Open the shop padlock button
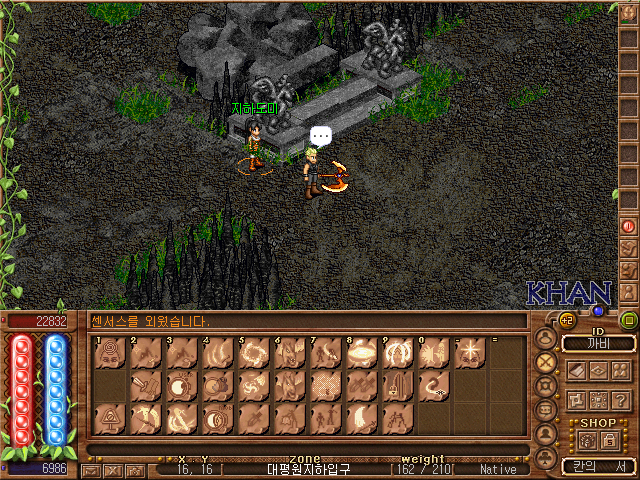 coord(609,440)
